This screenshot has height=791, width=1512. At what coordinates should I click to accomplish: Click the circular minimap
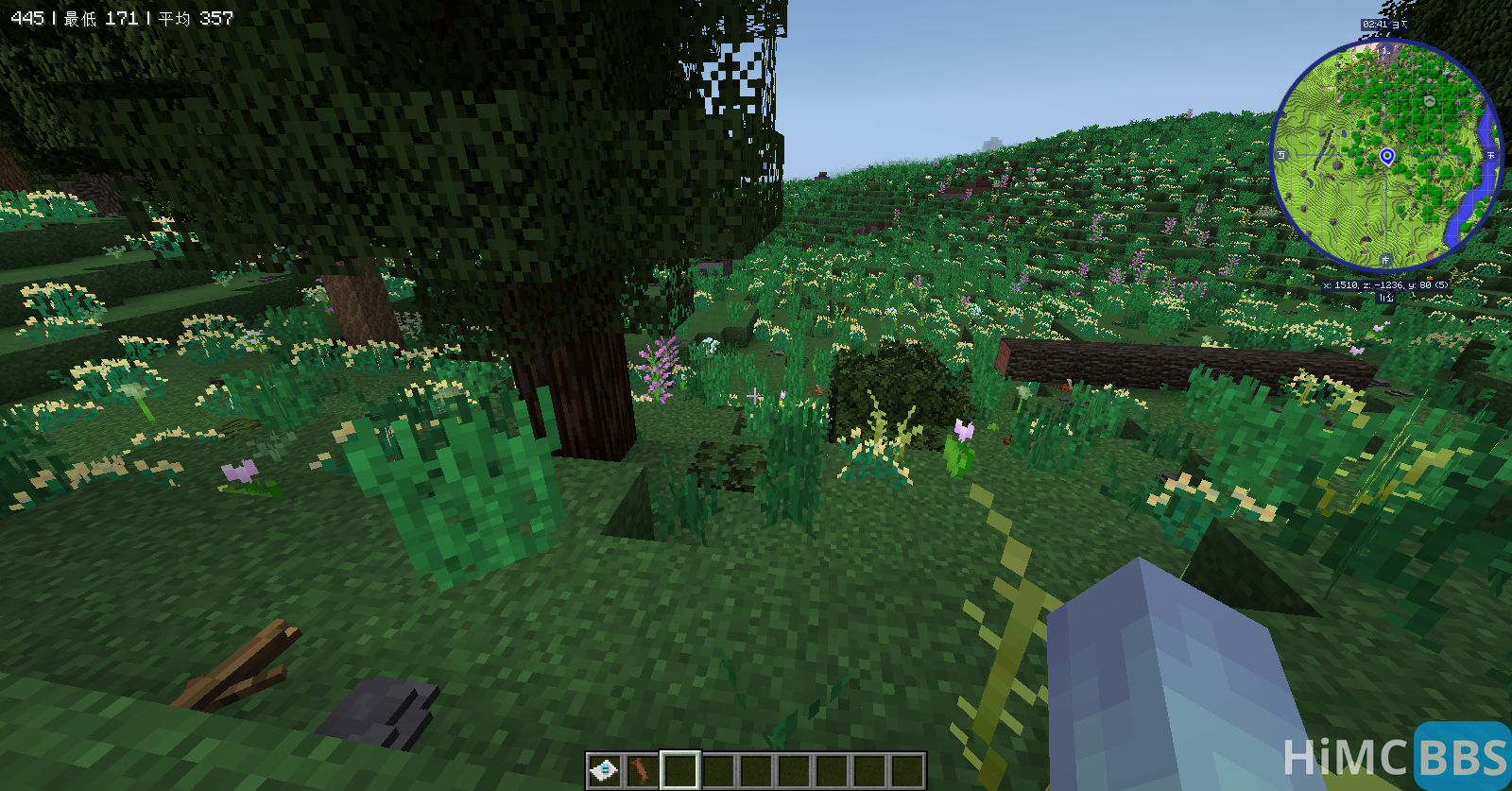1385,156
